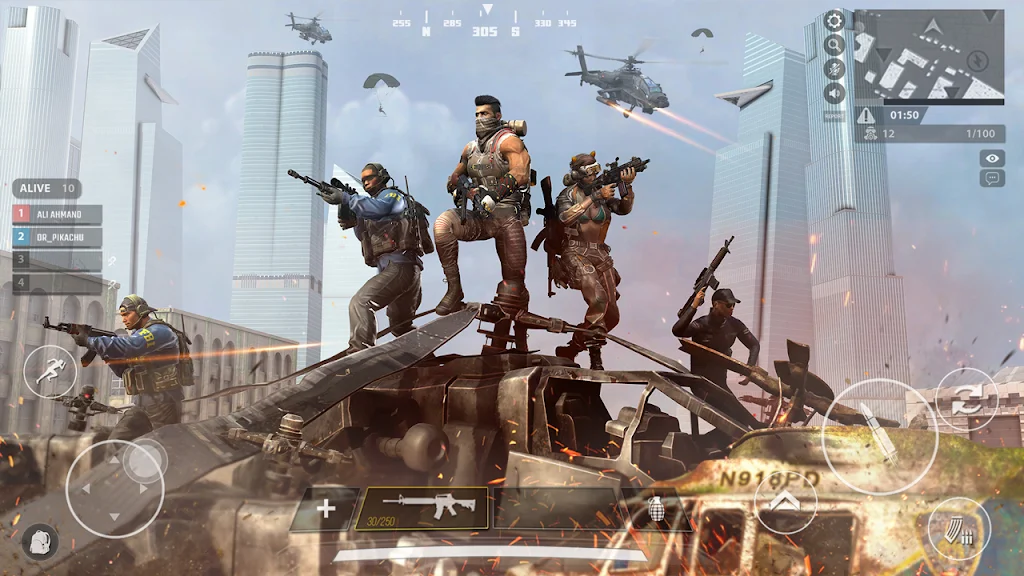This screenshot has height=576, width=1024.
Task: Select the grenade slot
Action: pyautogui.click(x=656, y=509)
